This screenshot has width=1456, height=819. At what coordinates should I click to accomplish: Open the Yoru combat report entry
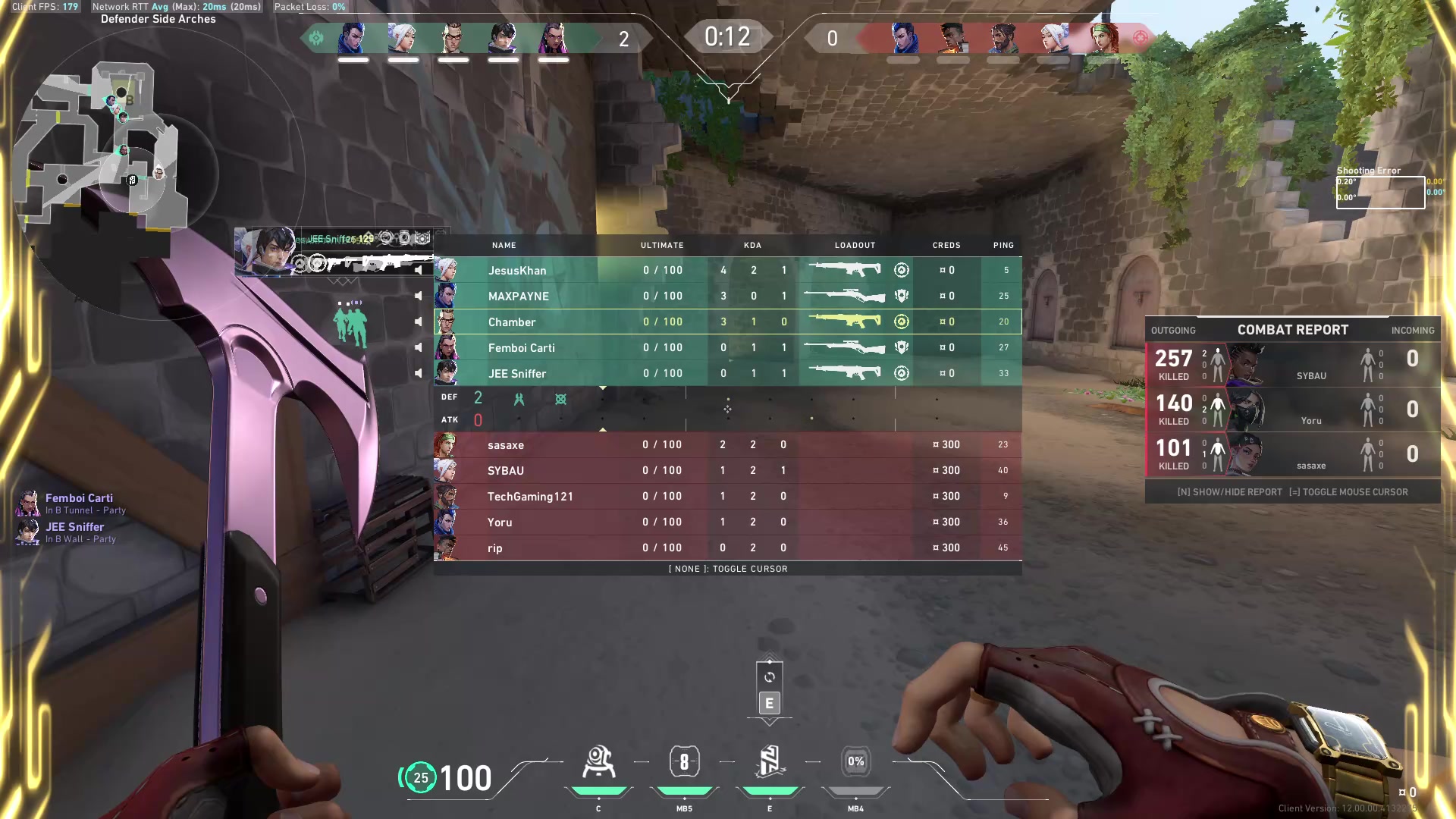coord(1292,409)
